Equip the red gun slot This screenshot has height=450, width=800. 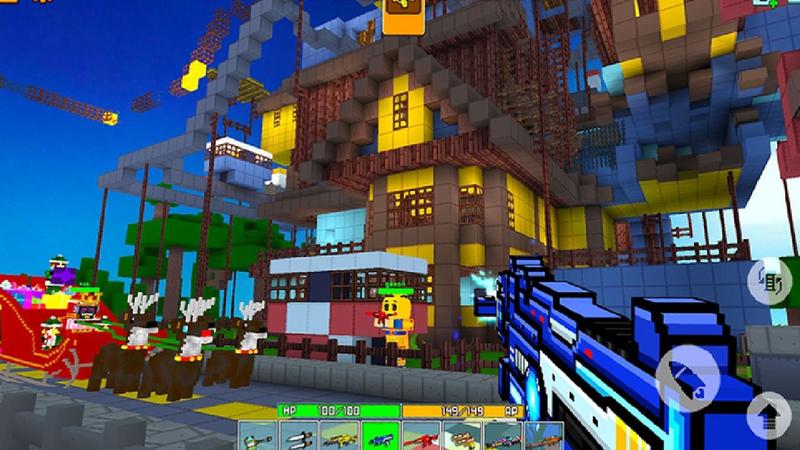point(421,435)
